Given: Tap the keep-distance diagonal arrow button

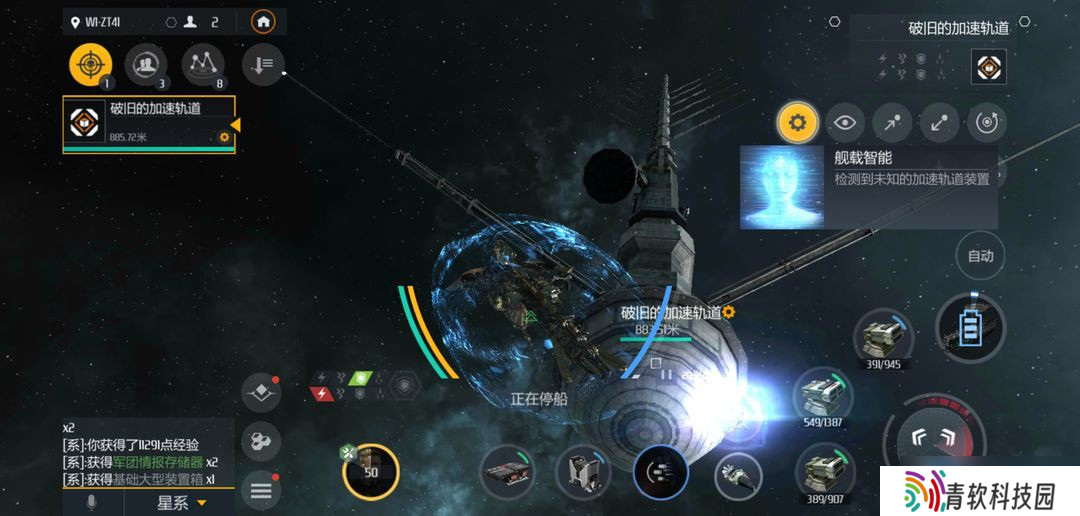Looking at the screenshot, I should click(x=939, y=123).
